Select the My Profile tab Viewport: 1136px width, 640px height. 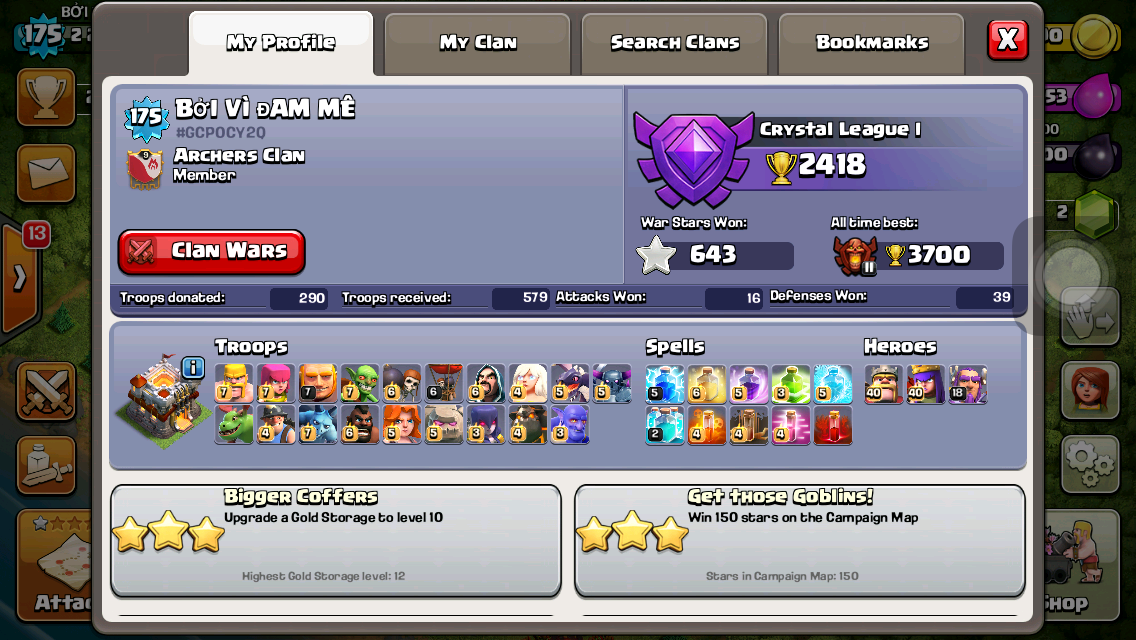click(280, 43)
